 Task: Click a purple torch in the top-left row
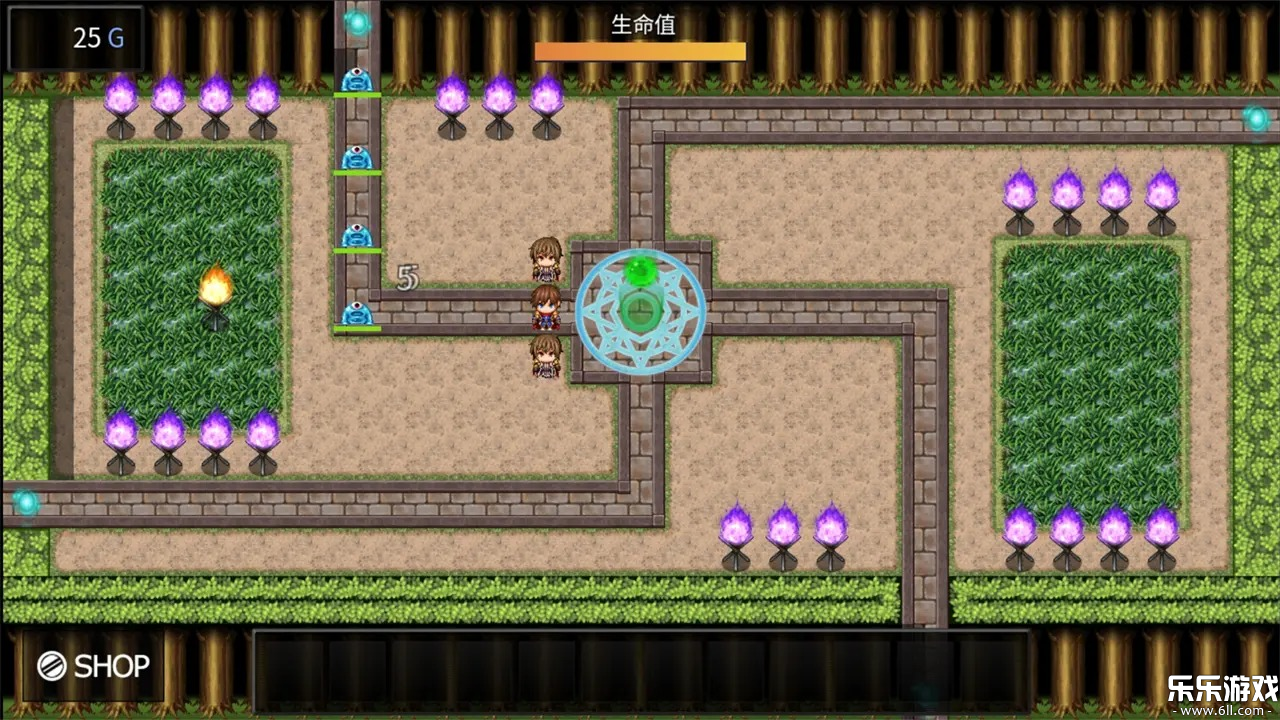coord(120,98)
